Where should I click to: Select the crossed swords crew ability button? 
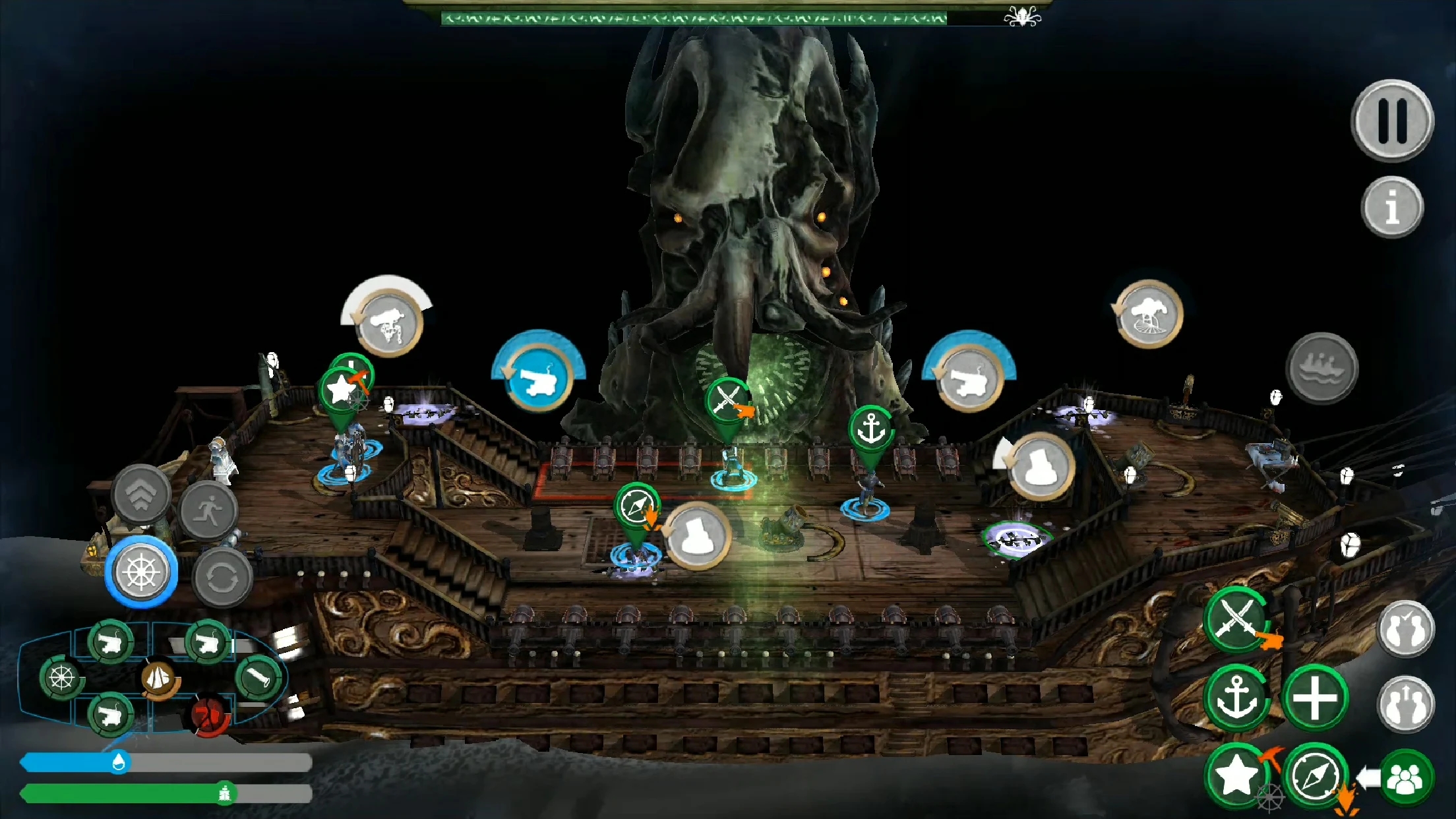coord(1237,620)
